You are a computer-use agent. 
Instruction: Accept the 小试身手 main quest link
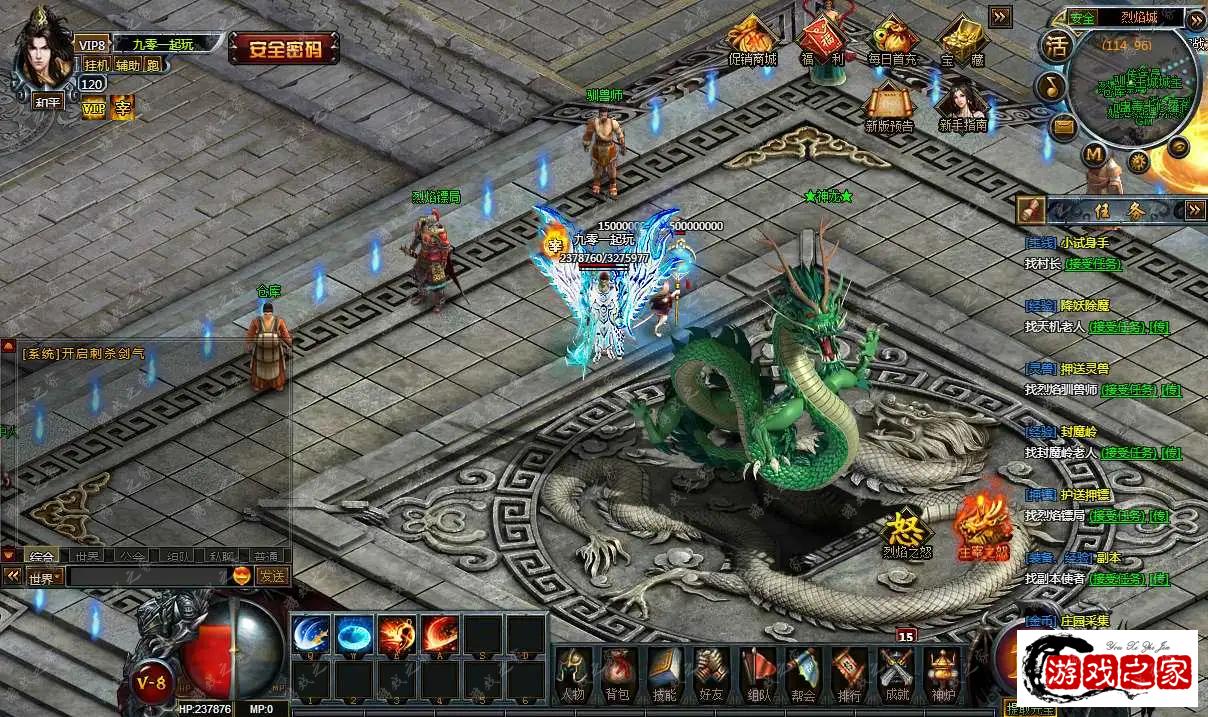[x=1093, y=264]
